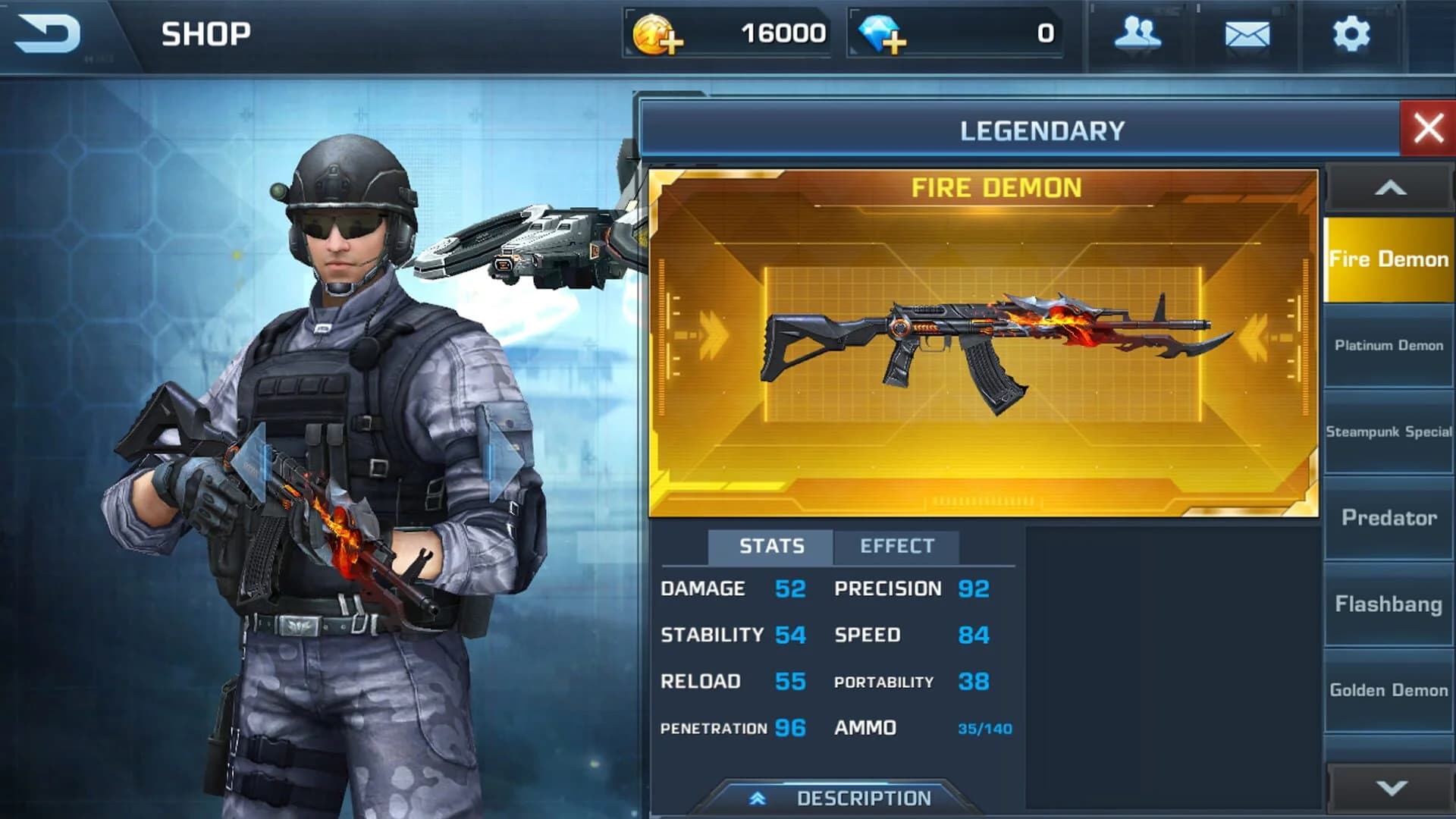
Task: Select the Predator weapon
Action: pyautogui.click(x=1387, y=517)
